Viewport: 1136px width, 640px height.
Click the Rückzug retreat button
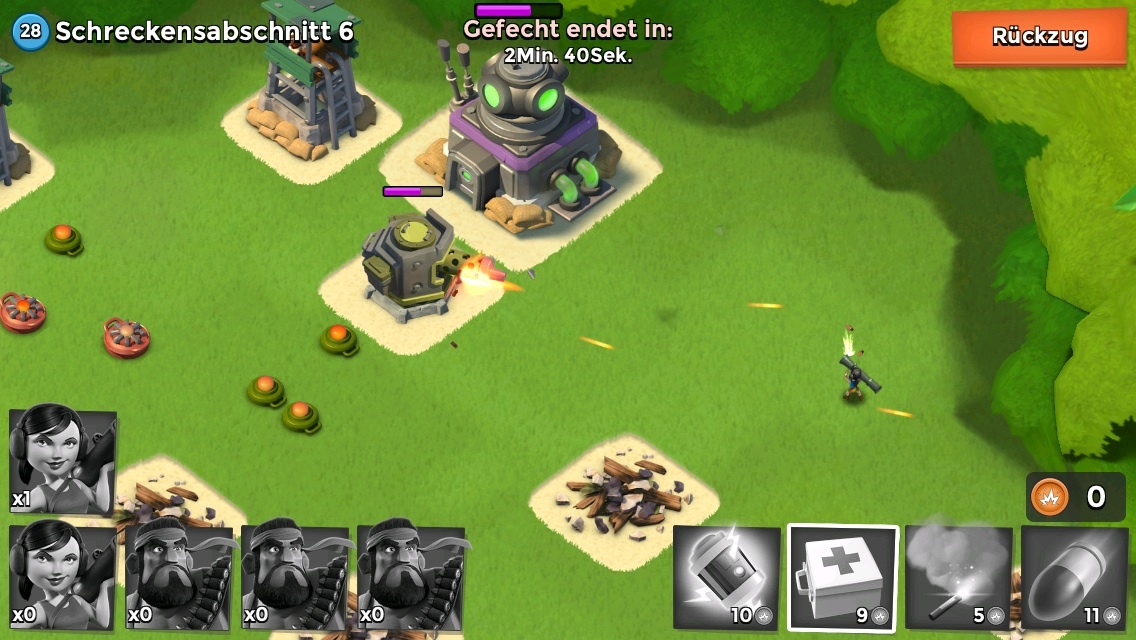pyautogui.click(x=1039, y=37)
